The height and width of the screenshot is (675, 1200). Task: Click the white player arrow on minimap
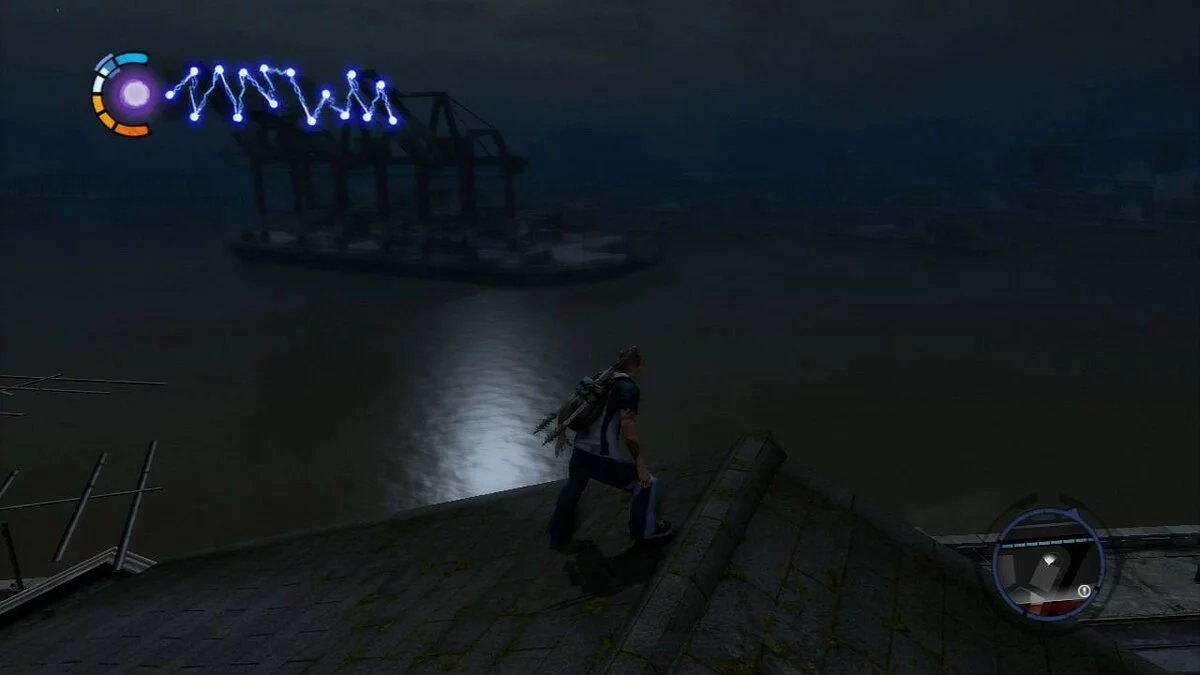coord(1048,561)
